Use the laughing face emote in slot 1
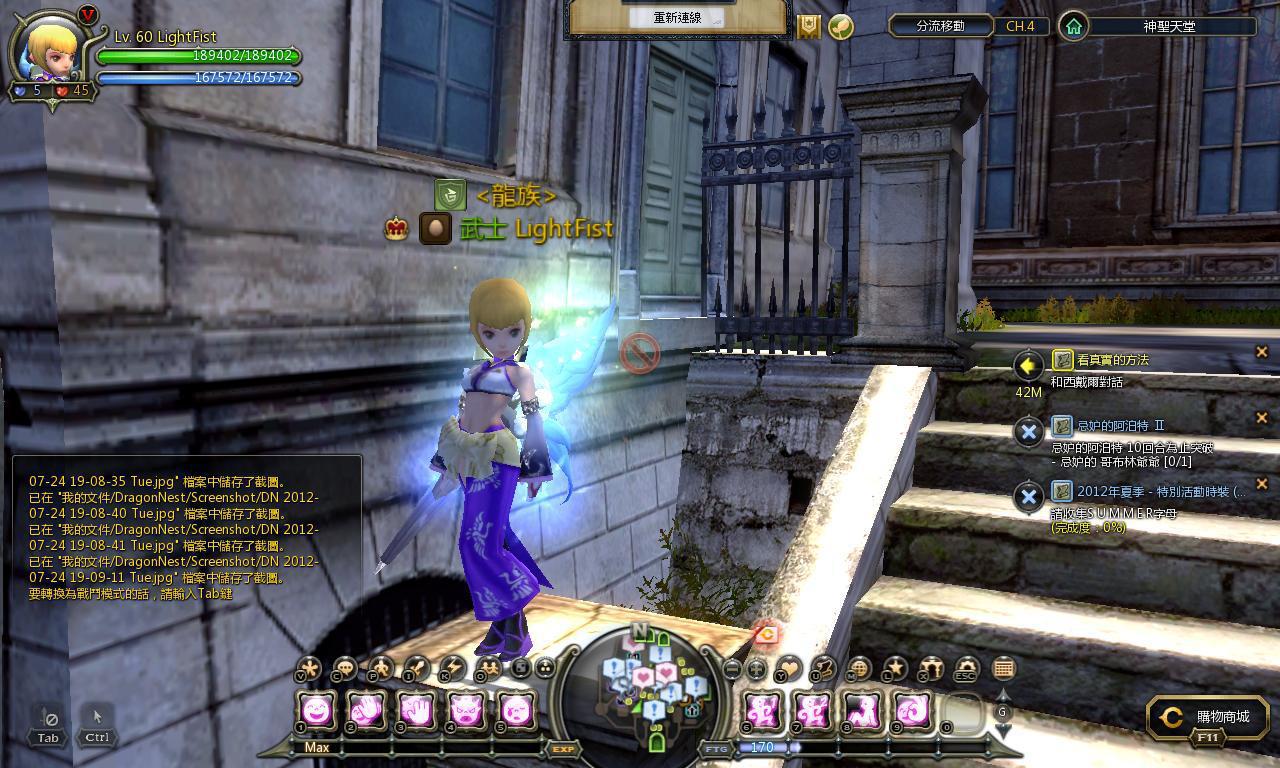 317,712
